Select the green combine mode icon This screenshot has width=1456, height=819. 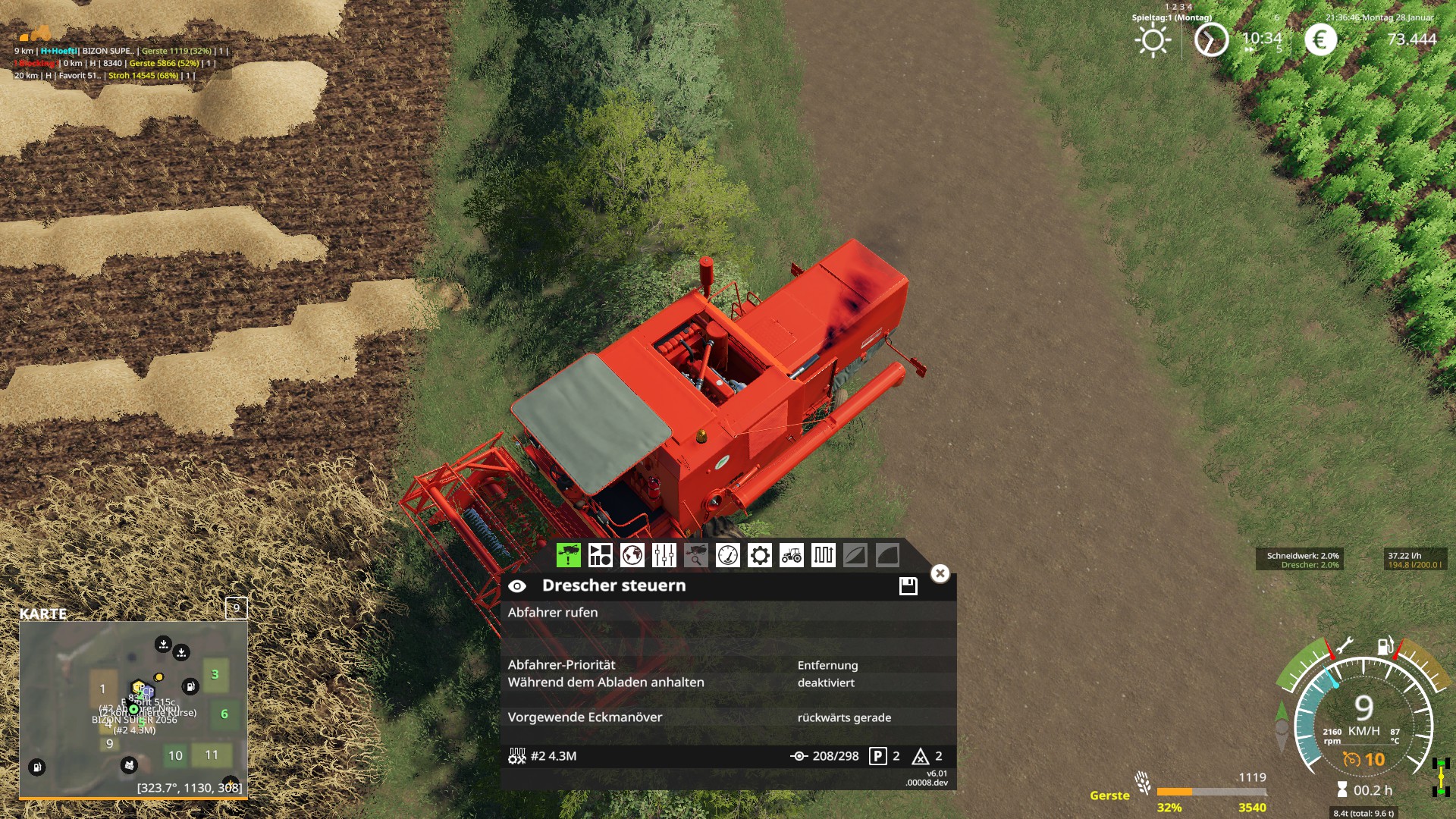pyautogui.click(x=570, y=556)
